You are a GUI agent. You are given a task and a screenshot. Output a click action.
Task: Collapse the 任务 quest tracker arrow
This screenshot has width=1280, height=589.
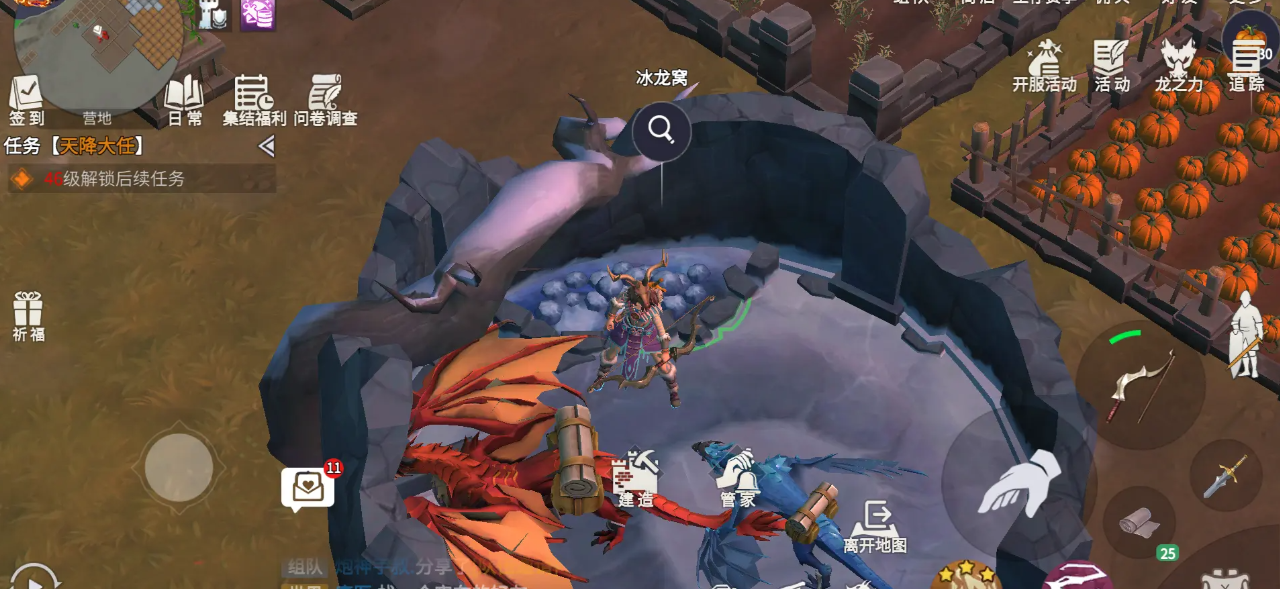pos(266,147)
